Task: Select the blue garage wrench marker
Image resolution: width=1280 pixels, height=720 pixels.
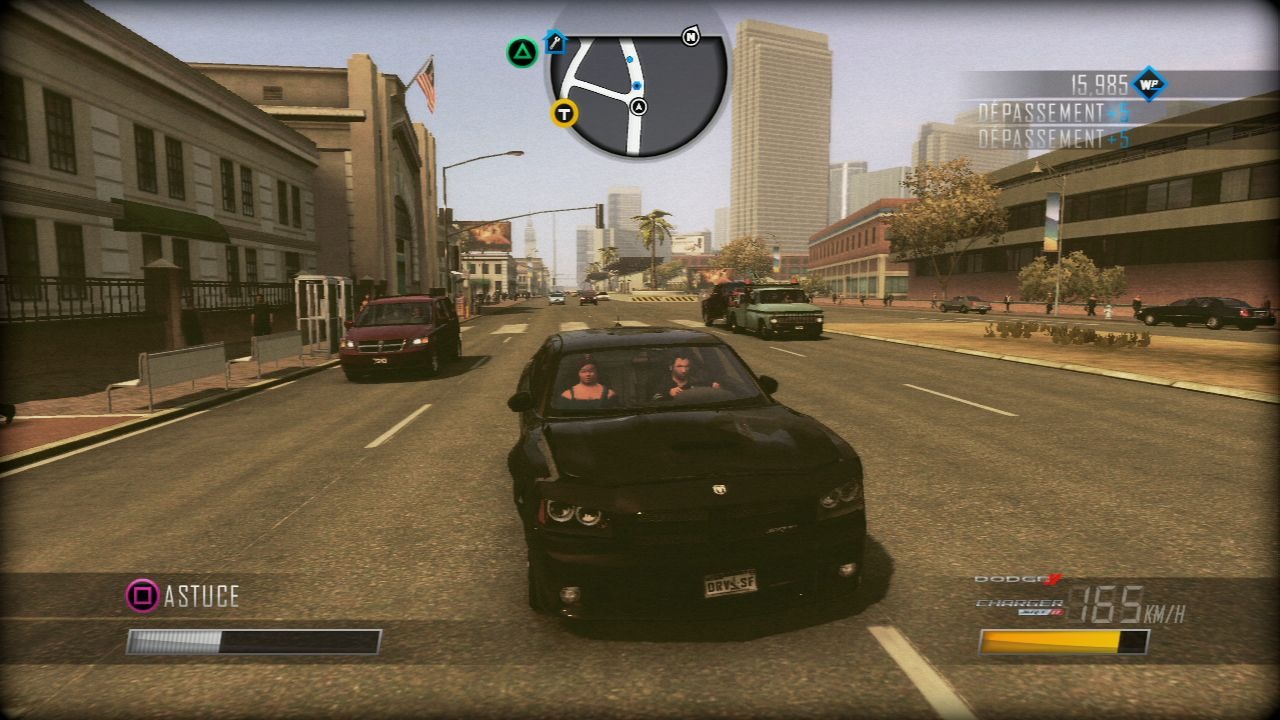Action: [555, 43]
